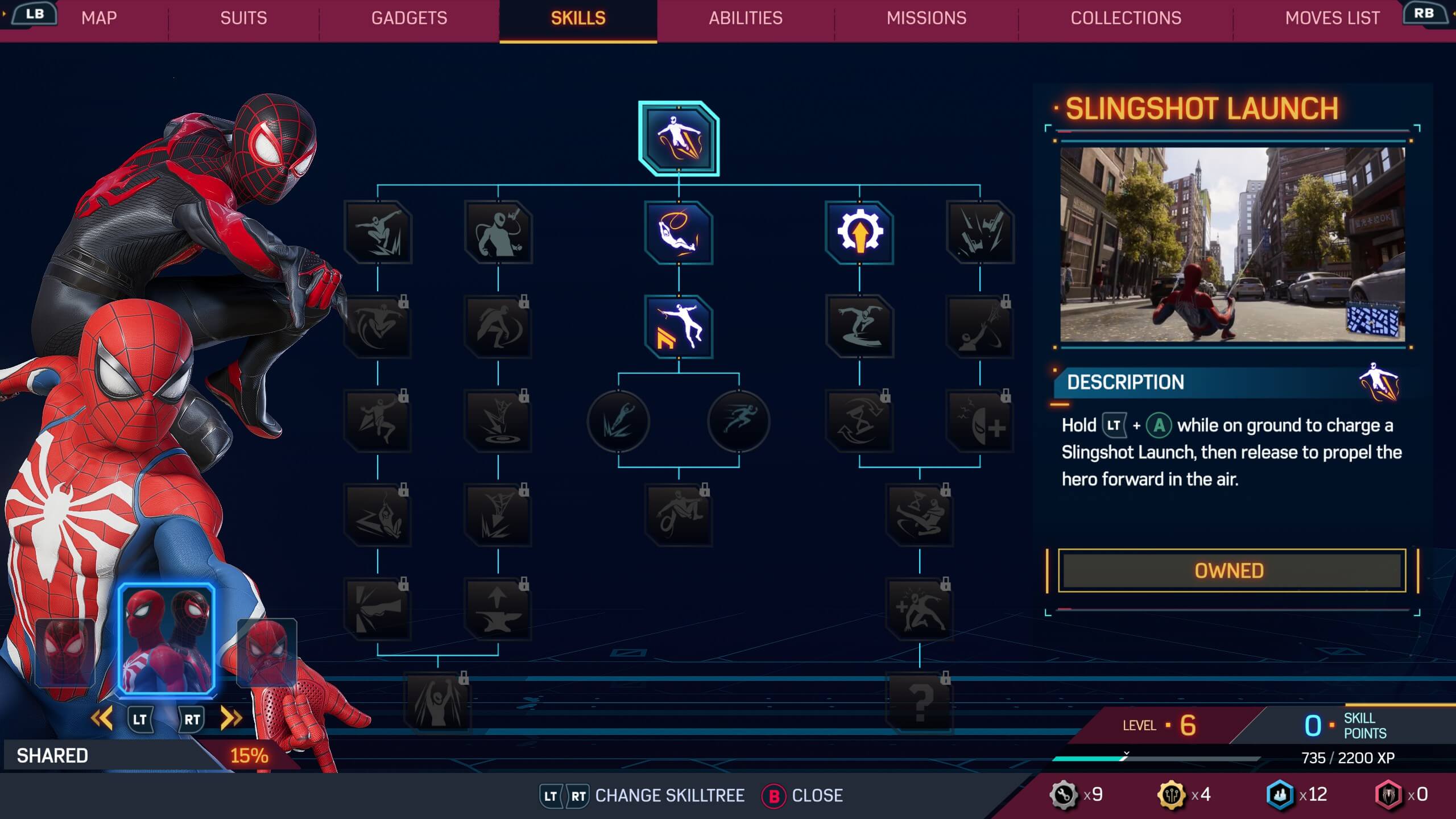This screenshot has width=1456, height=819.
Task: Show the Collections tab
Action: [1126, 18]
